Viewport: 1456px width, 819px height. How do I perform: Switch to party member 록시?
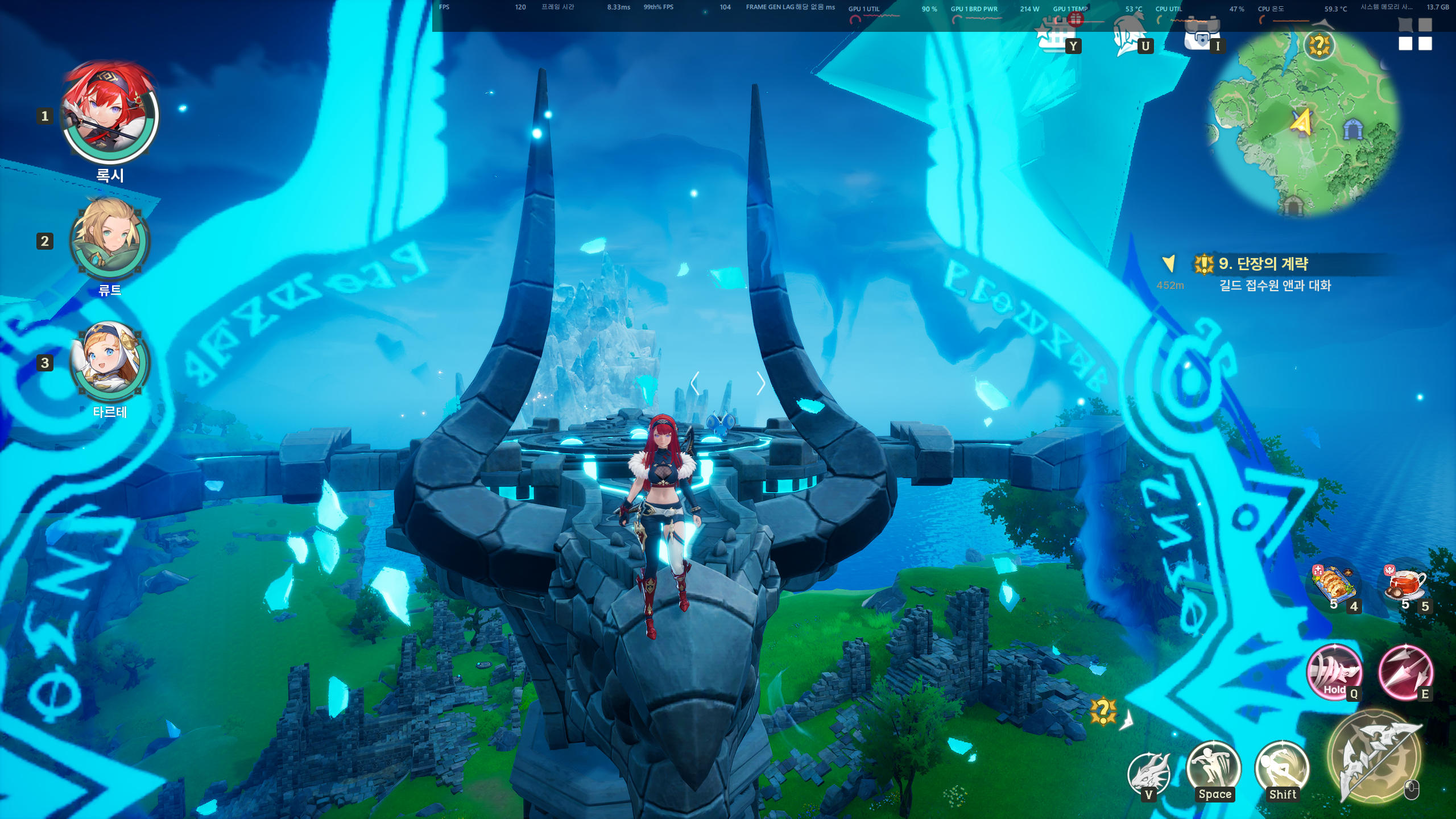(x=110, y=117)
